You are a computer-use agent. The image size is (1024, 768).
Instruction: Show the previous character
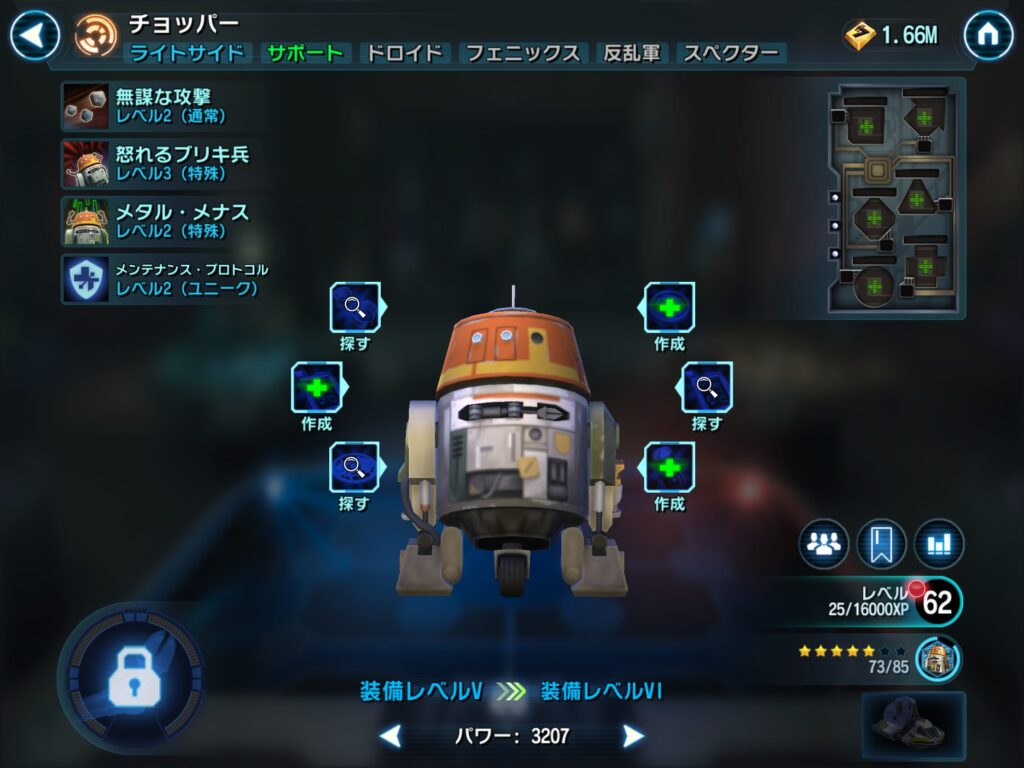tap(391, 737)
